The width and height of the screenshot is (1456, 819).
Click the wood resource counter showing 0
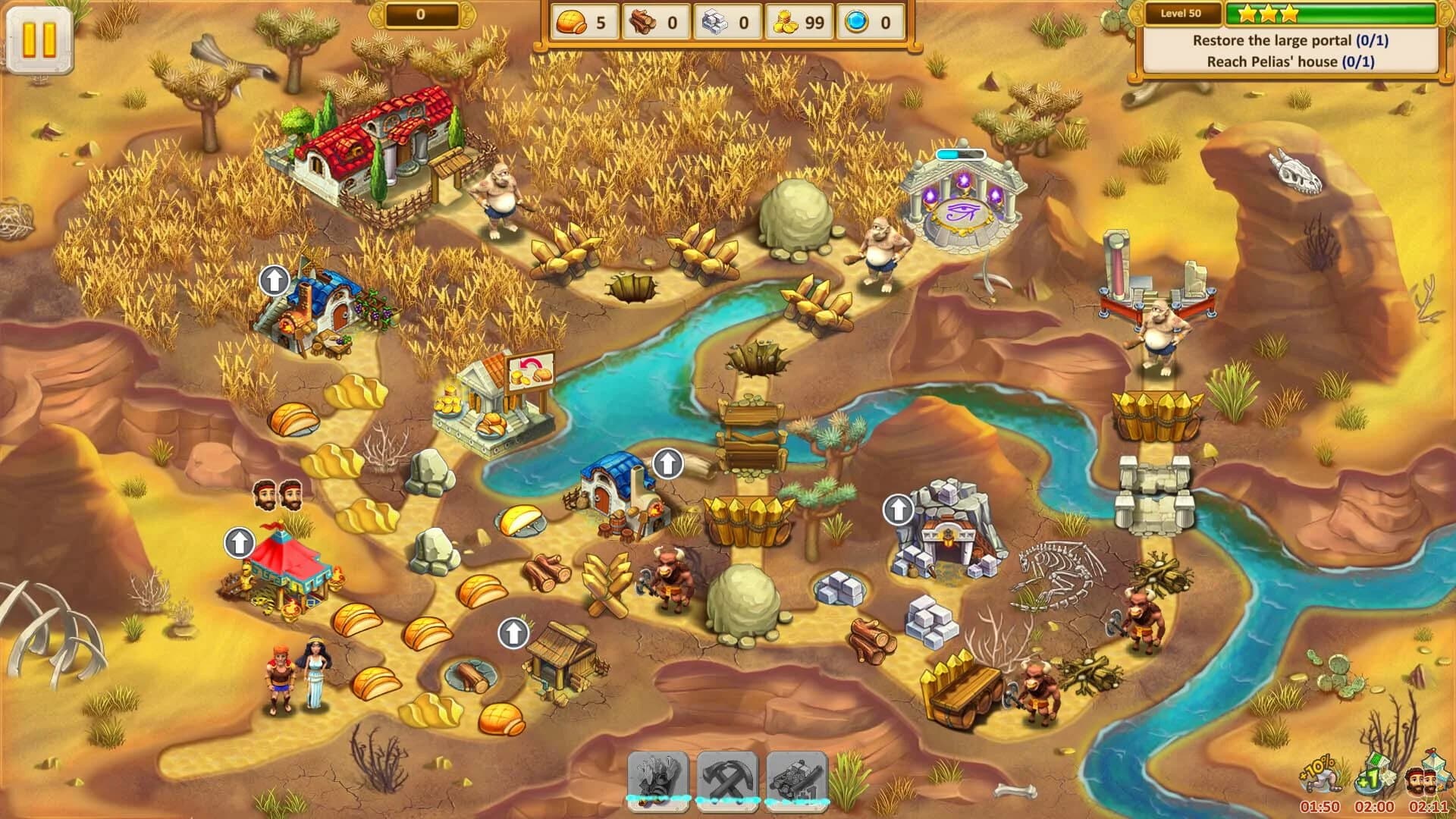click(x=657, y=23)
